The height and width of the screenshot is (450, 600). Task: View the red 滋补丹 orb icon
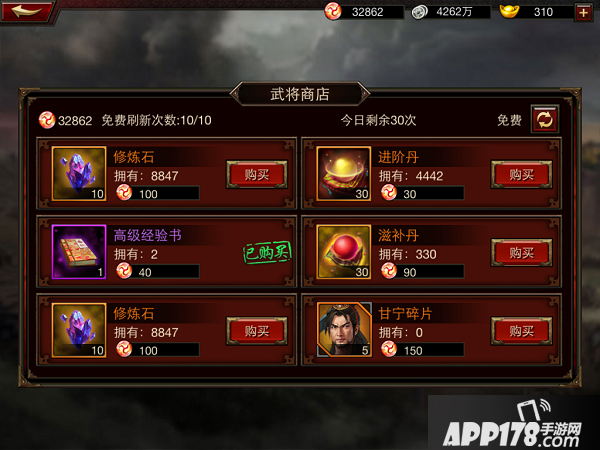coord(344,252)
